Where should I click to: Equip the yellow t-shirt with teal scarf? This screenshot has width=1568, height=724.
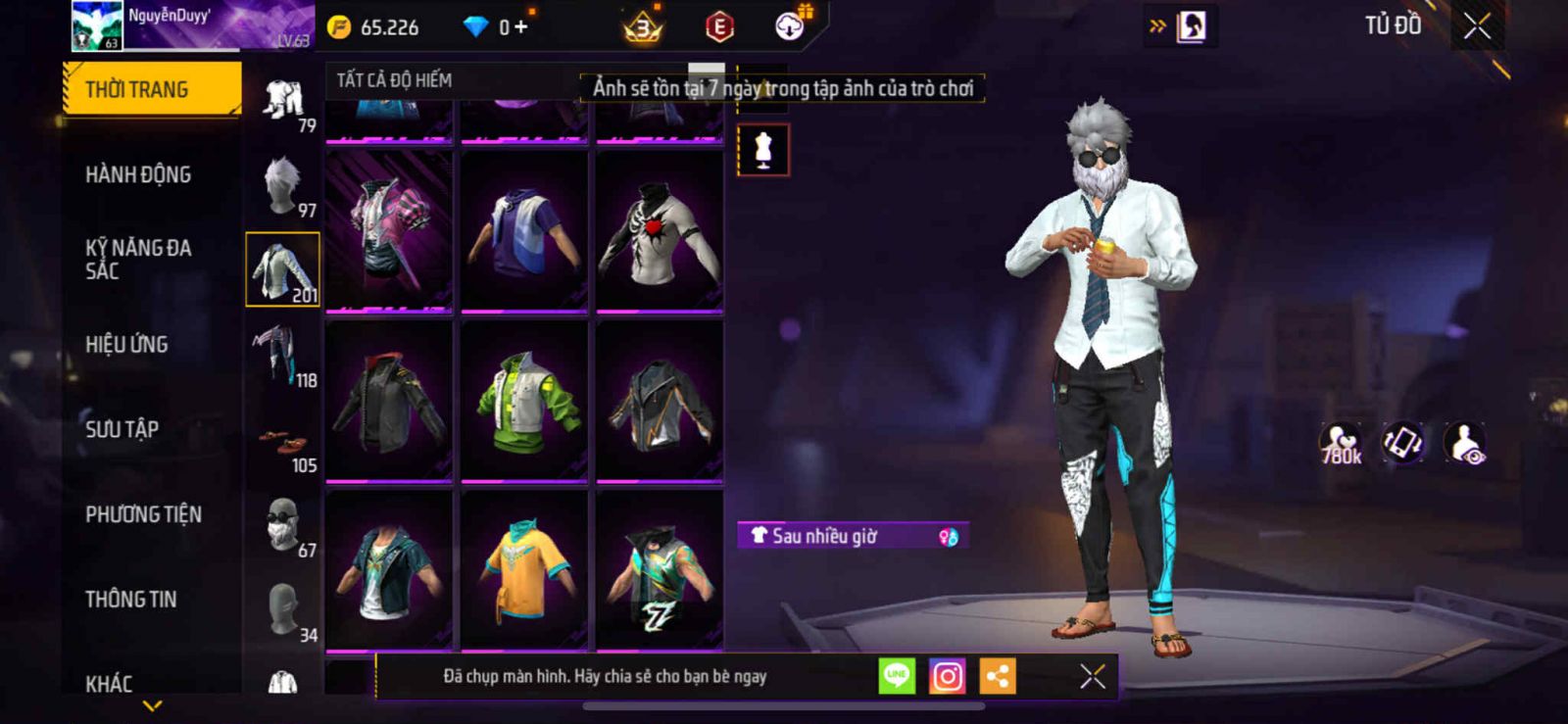pos(524,571)
